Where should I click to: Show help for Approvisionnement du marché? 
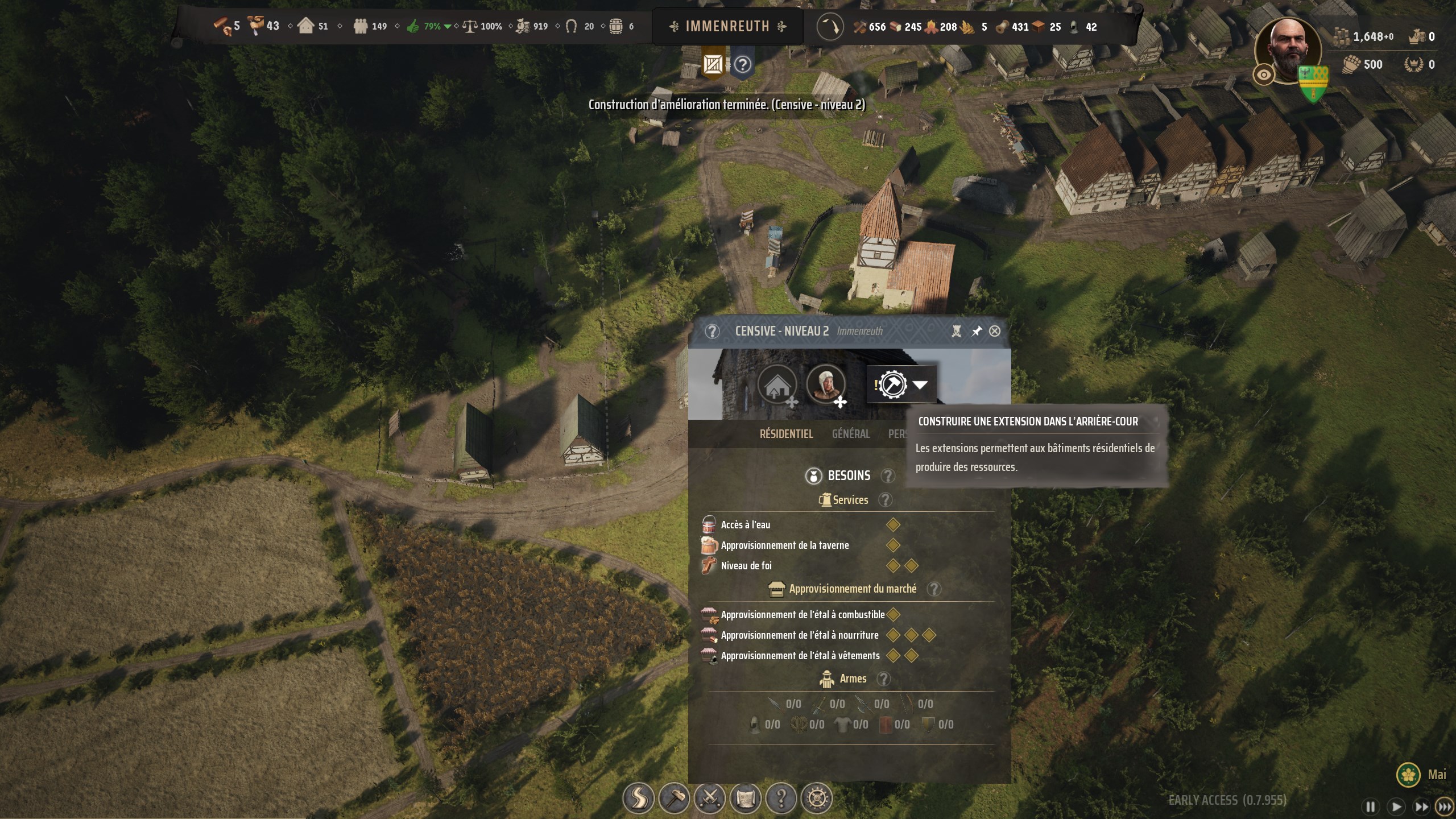click(933, 589)
